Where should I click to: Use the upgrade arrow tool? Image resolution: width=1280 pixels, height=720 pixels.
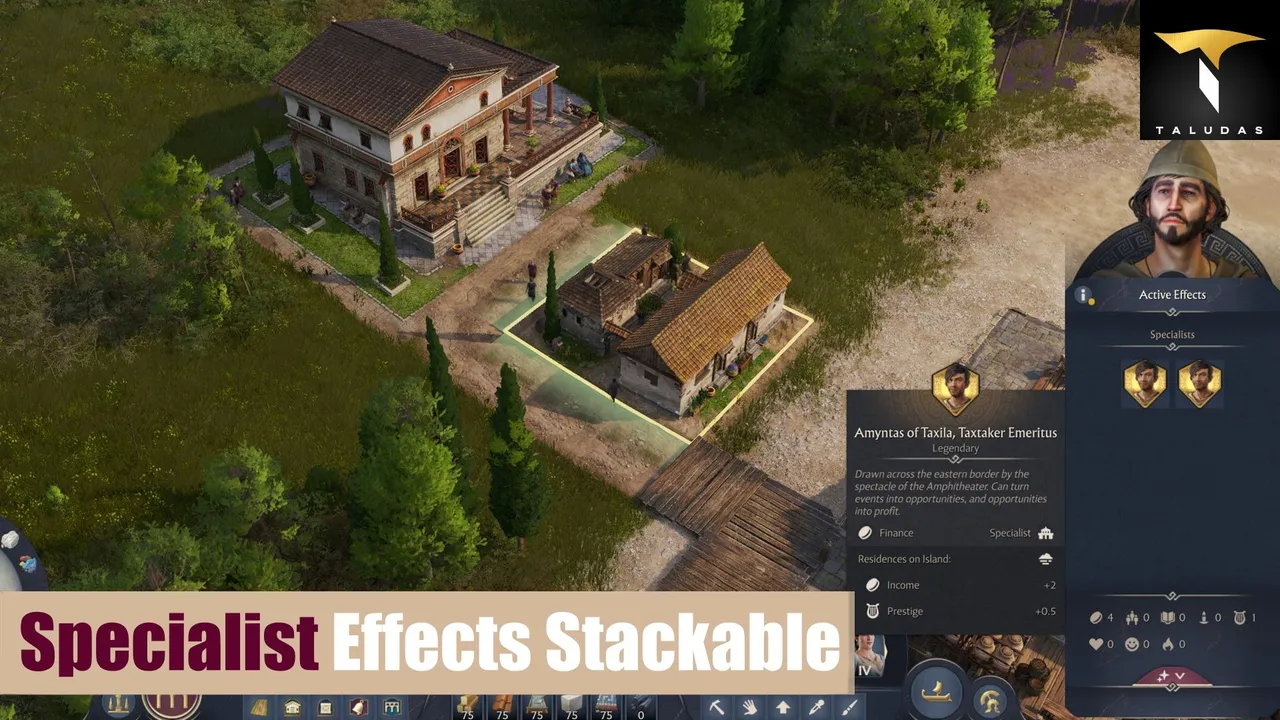pos(783,708)
